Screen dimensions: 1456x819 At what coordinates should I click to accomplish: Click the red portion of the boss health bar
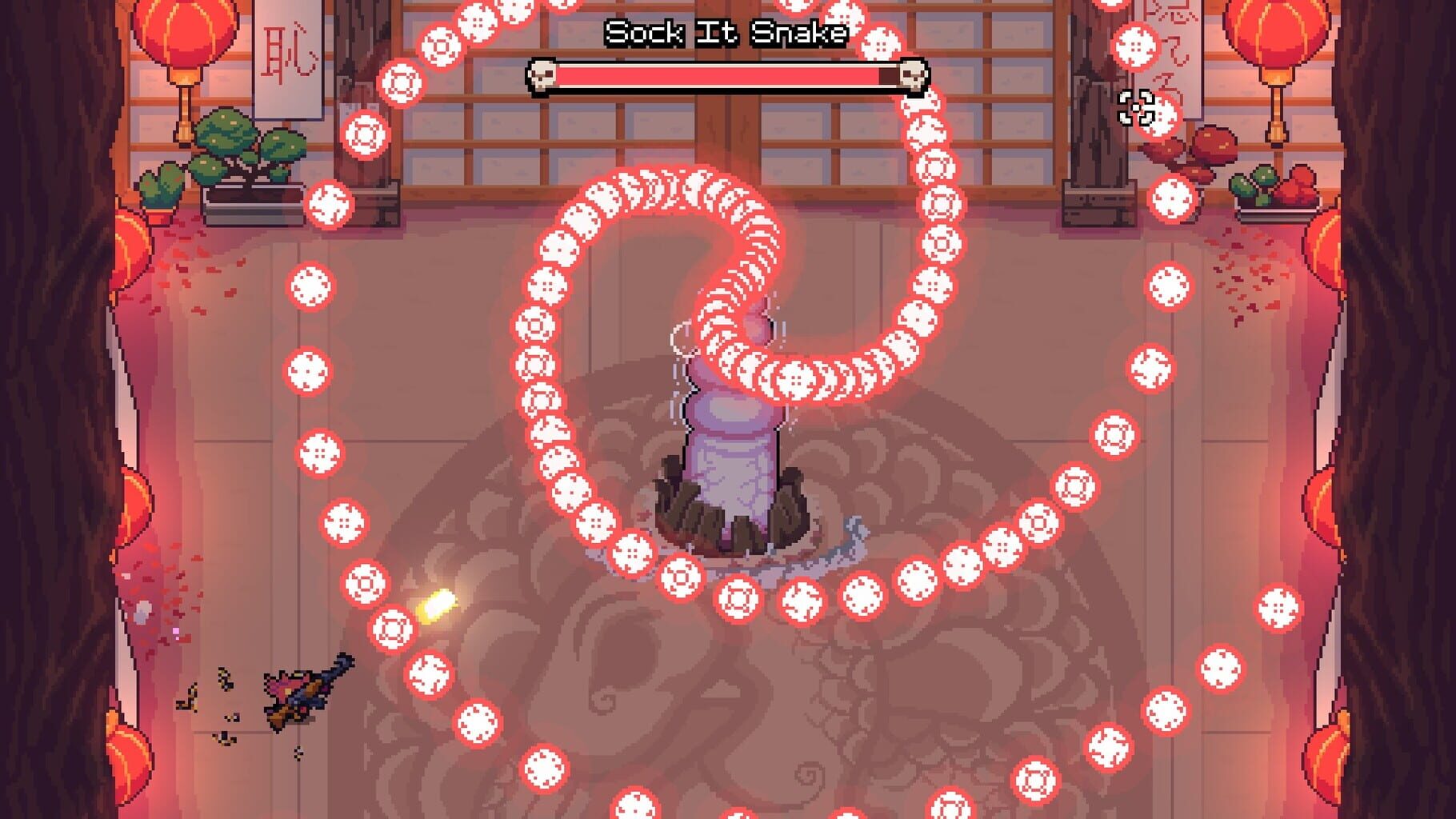[720, 78]
